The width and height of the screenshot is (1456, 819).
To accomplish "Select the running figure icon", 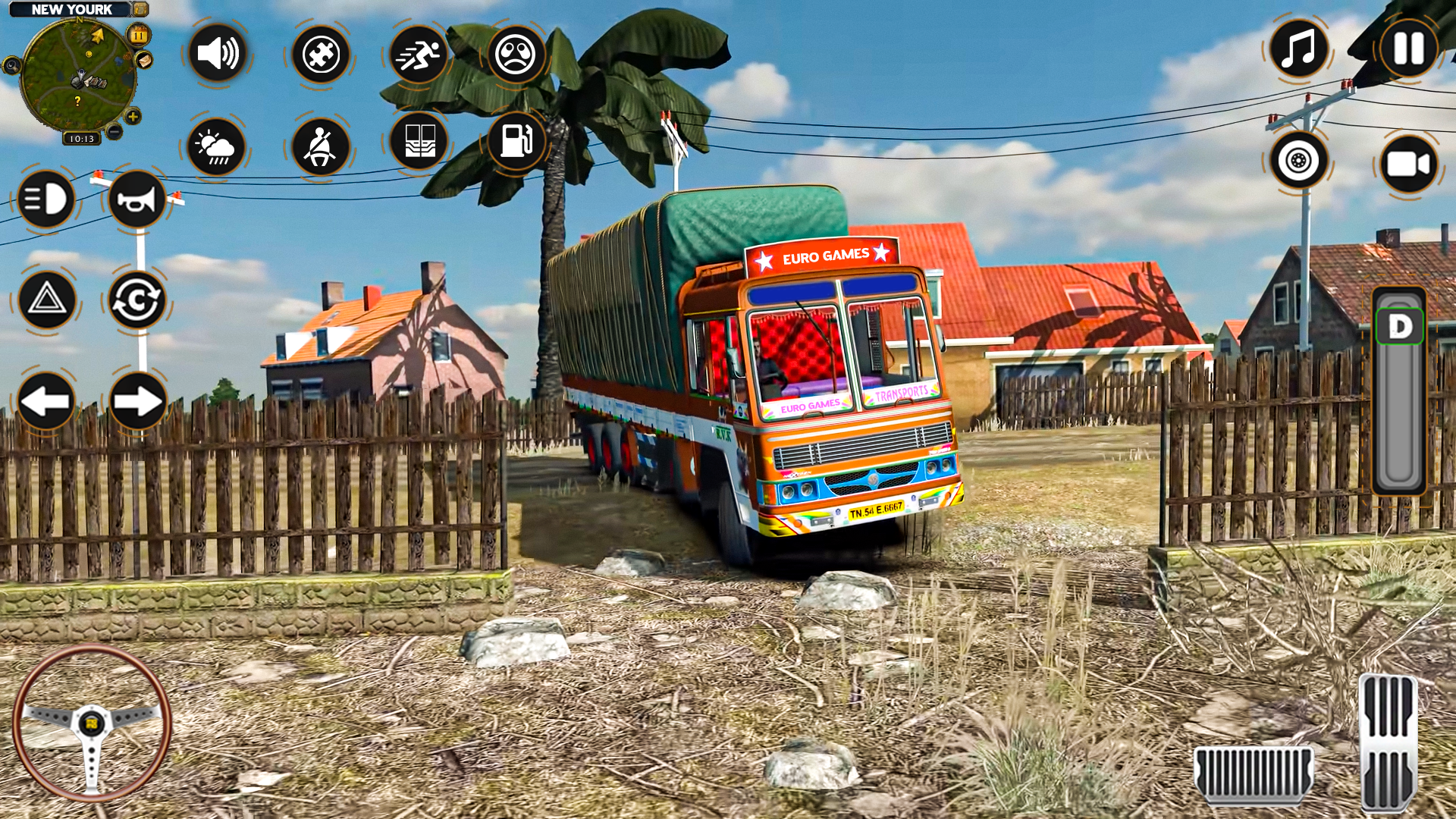I will pos(418,54).
